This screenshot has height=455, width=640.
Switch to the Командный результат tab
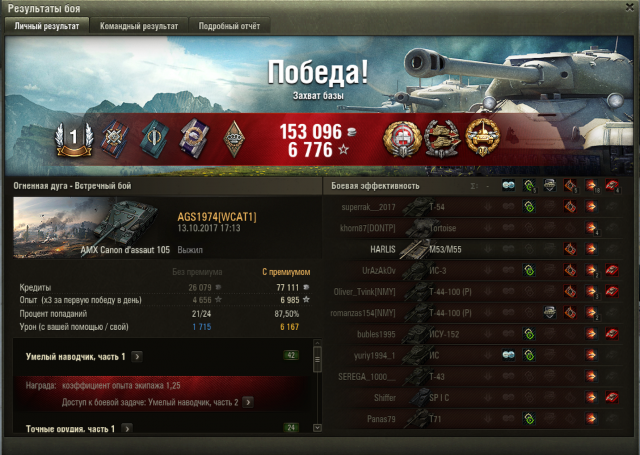[139, 26]
